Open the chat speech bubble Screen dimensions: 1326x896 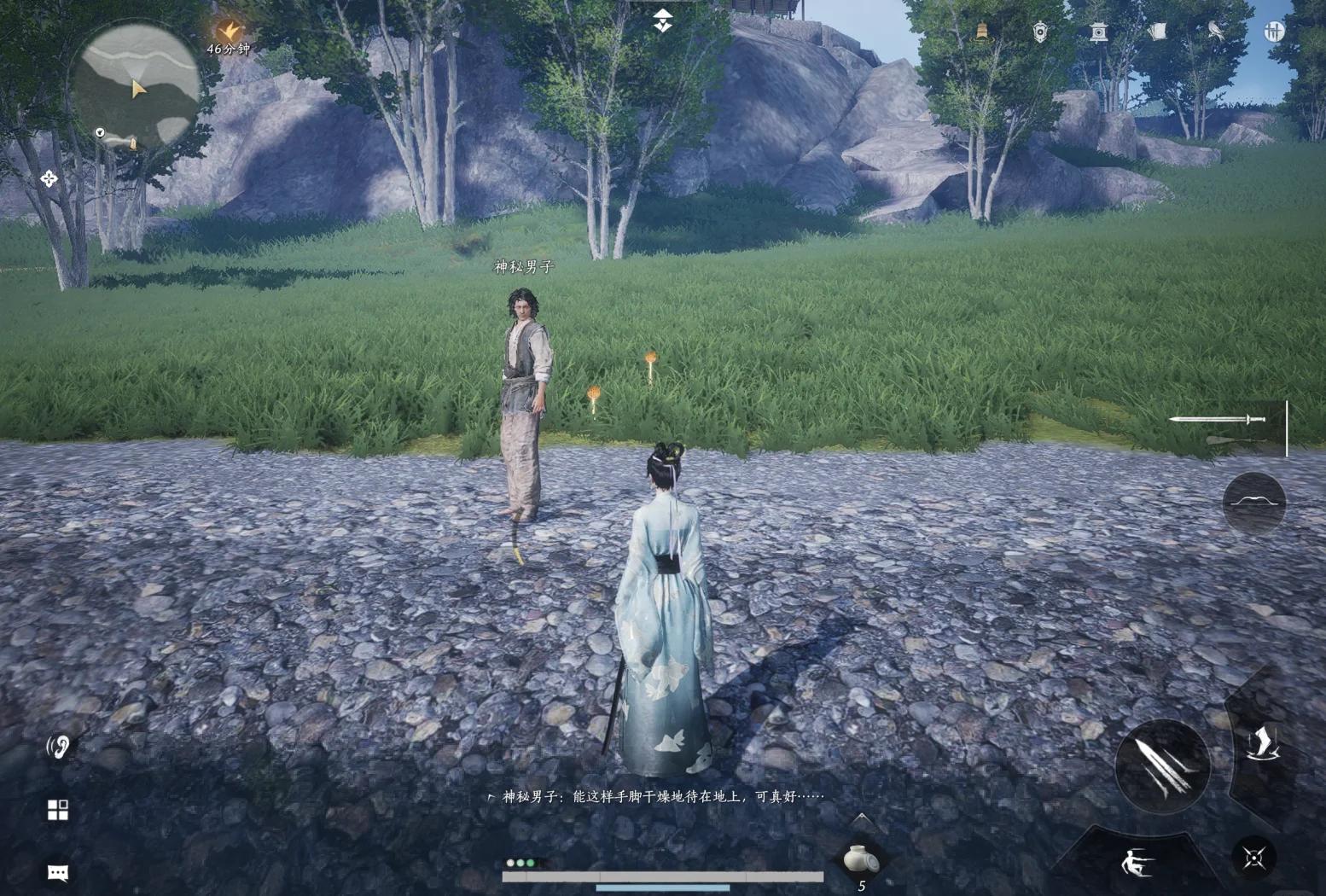point(58,872)
